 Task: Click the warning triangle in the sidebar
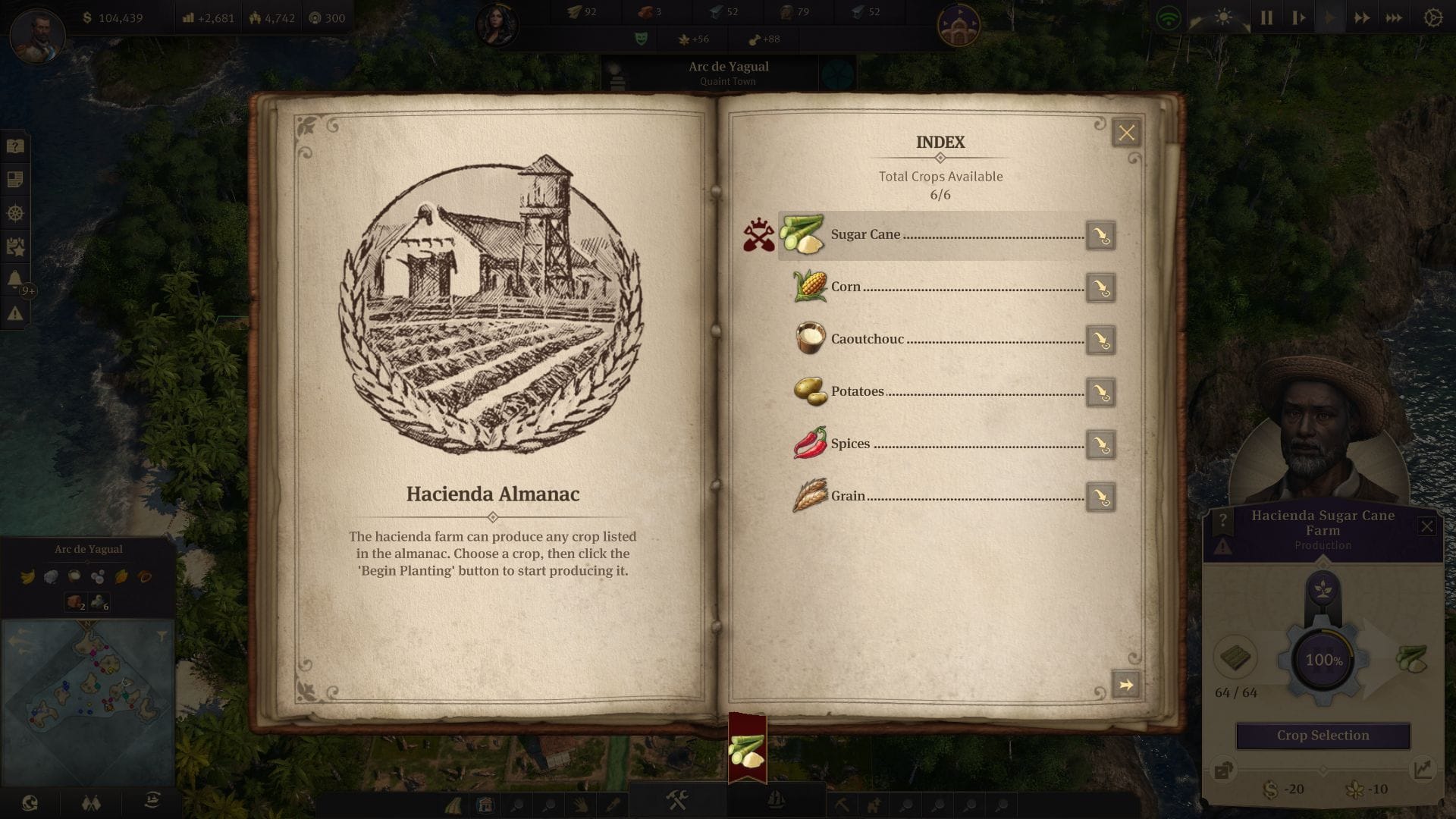(x=14, y=311)
